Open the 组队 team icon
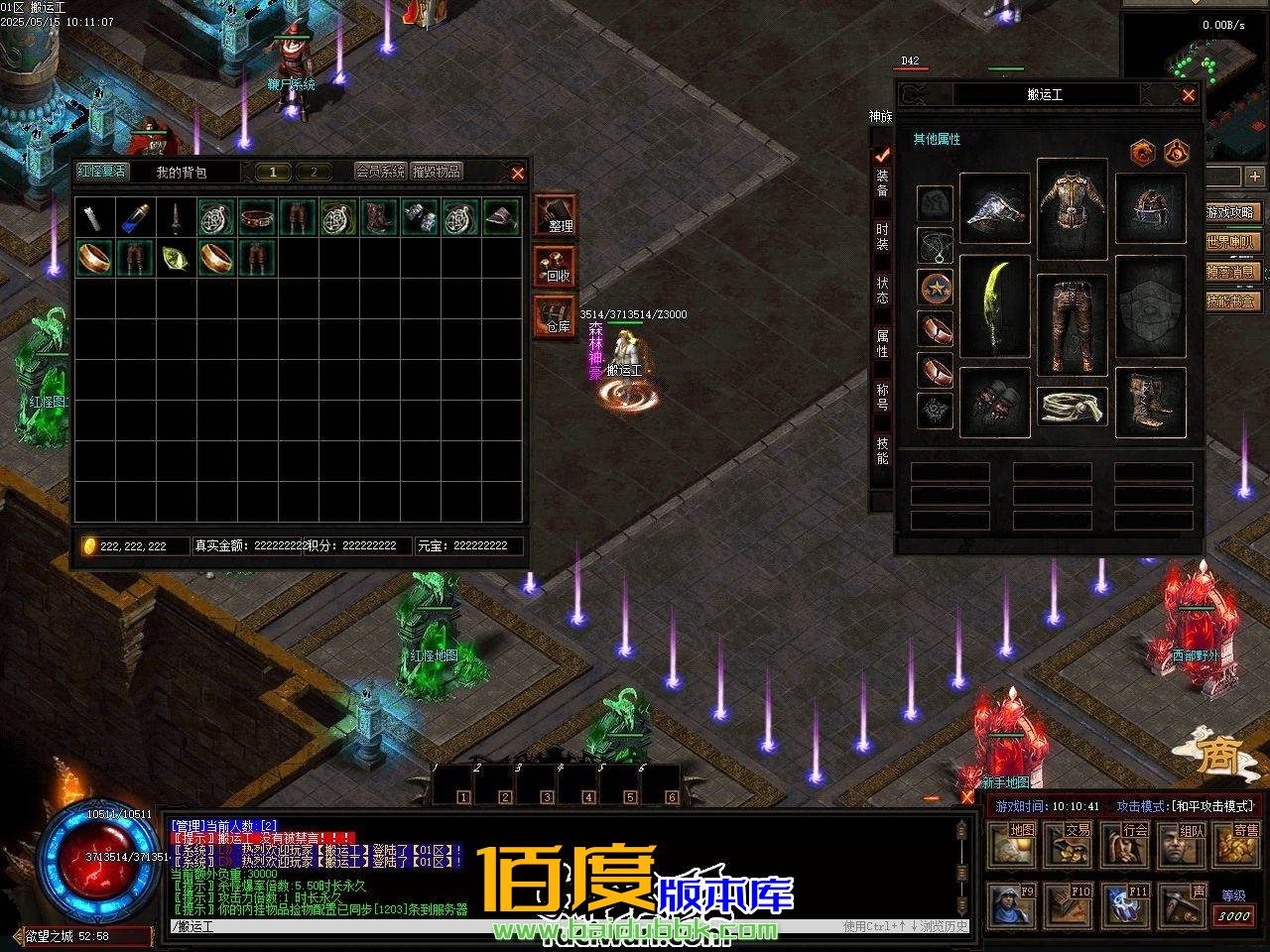Image resolution: width=1270 pixels, height=952 pixels. [1181, 845]
